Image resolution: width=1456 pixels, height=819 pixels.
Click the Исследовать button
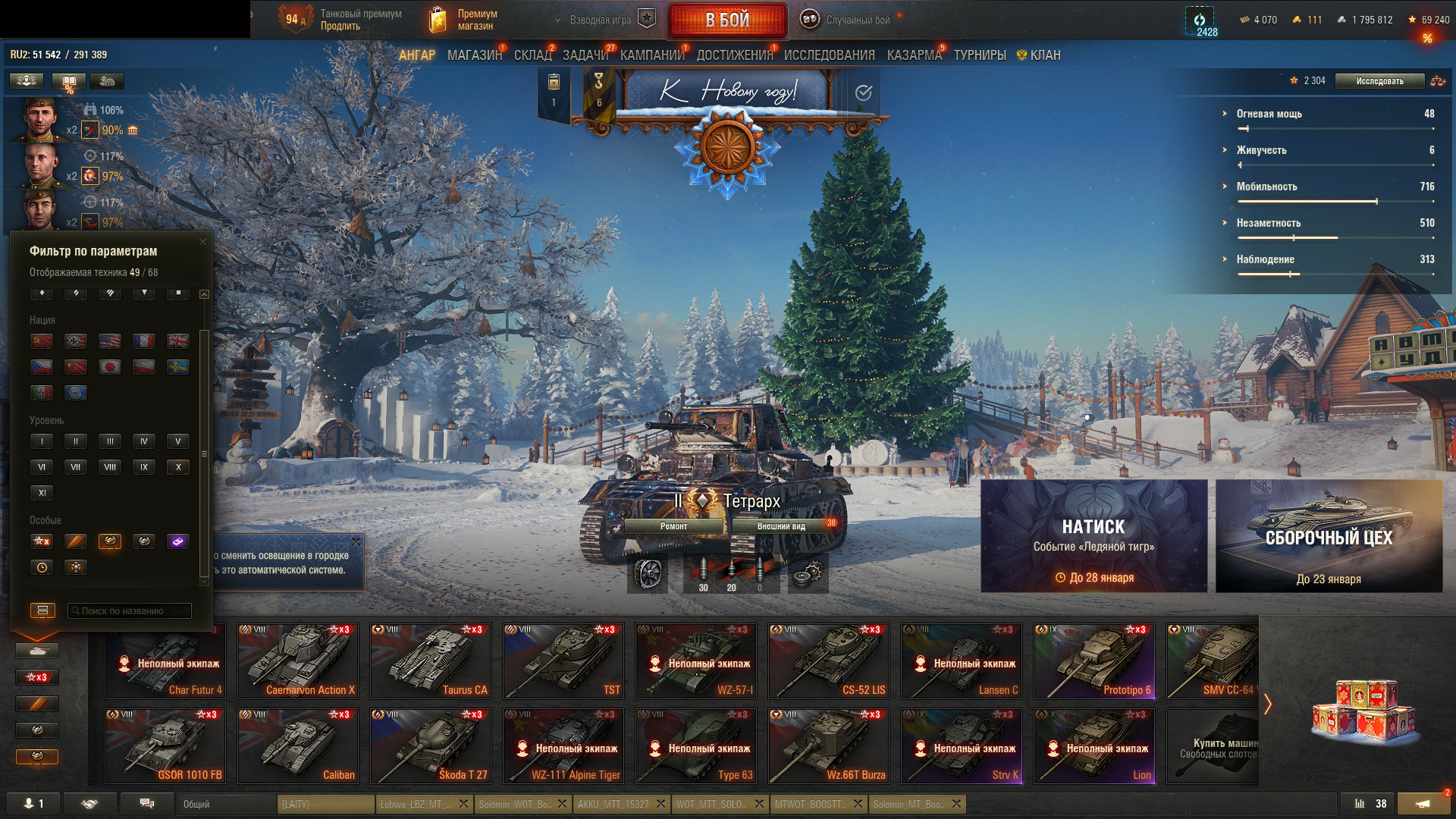(x=1379, y=81)
